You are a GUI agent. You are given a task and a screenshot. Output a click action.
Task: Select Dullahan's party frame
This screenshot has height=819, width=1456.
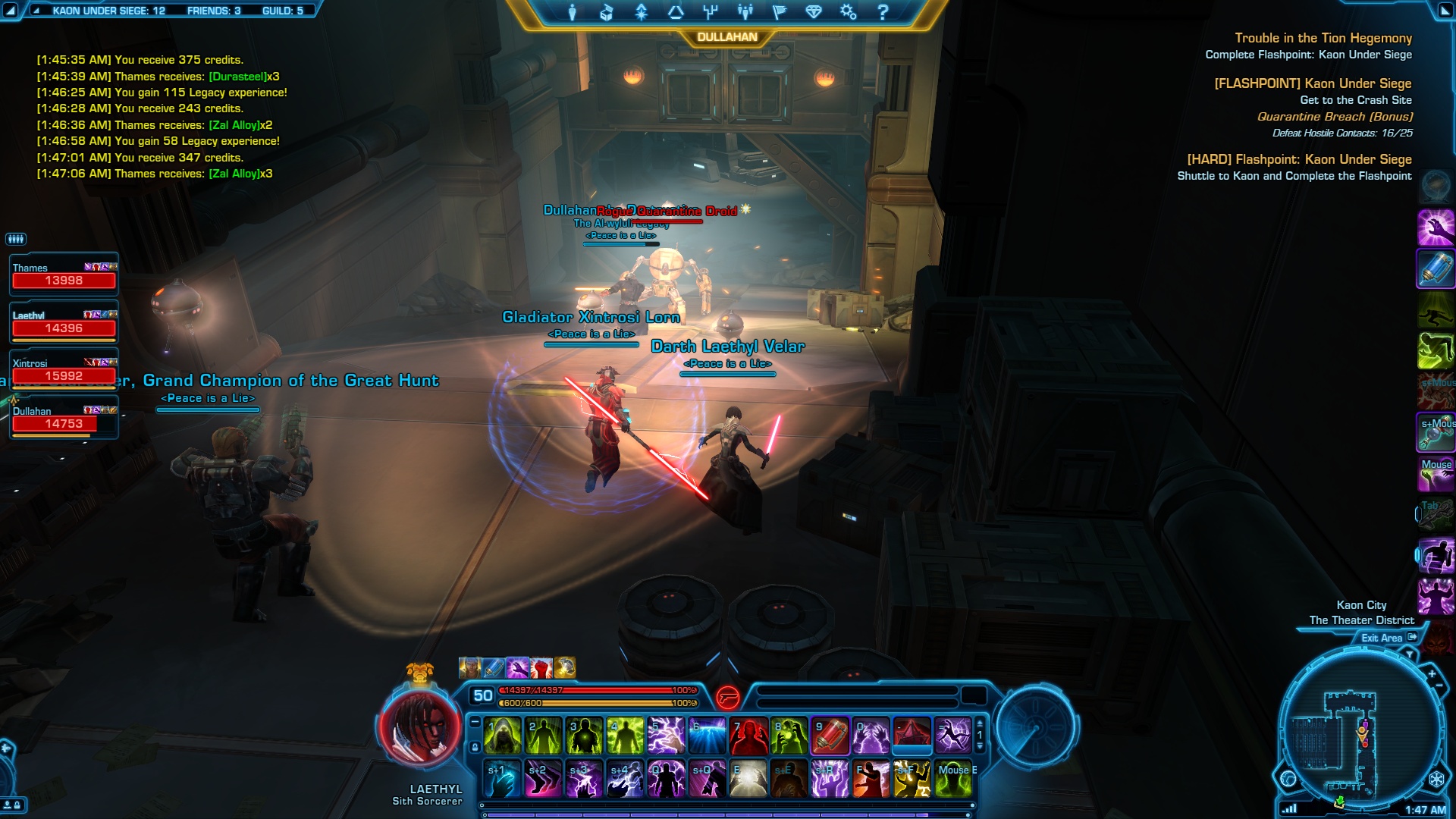coord(64,418)
